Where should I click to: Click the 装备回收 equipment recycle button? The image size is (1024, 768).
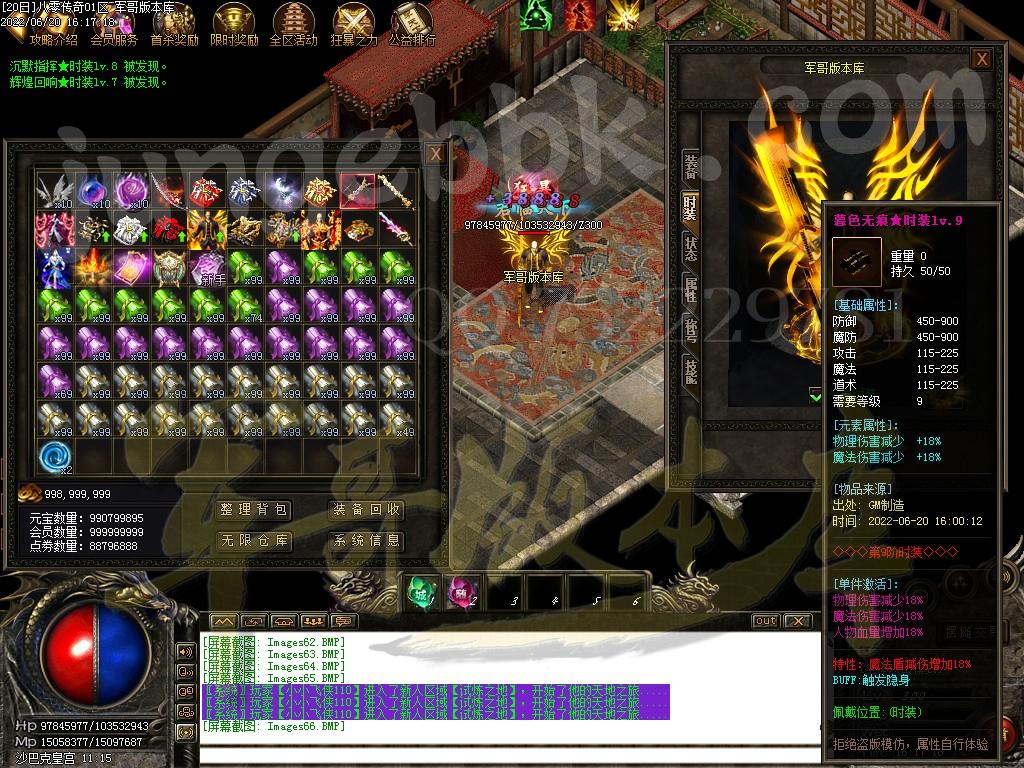pyautogui.click(x=367, y=510)
